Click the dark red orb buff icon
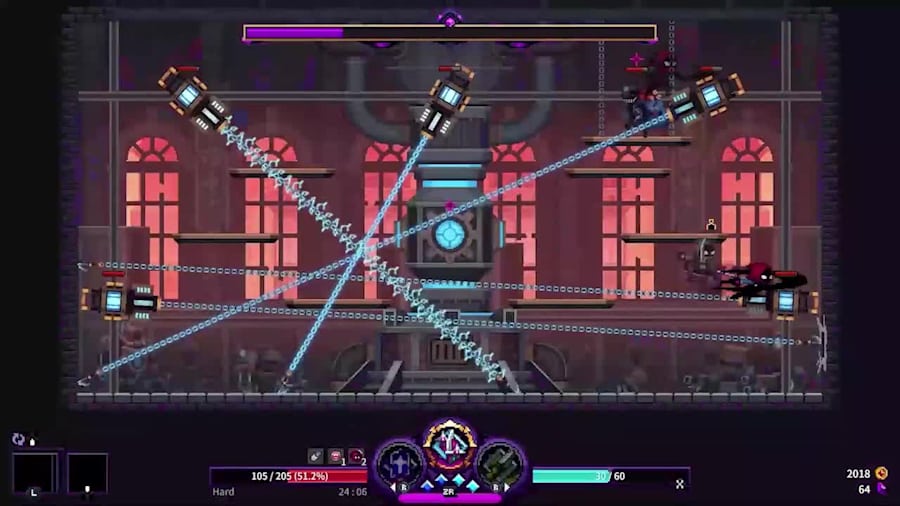900x506 pixels. click(356, 456)
